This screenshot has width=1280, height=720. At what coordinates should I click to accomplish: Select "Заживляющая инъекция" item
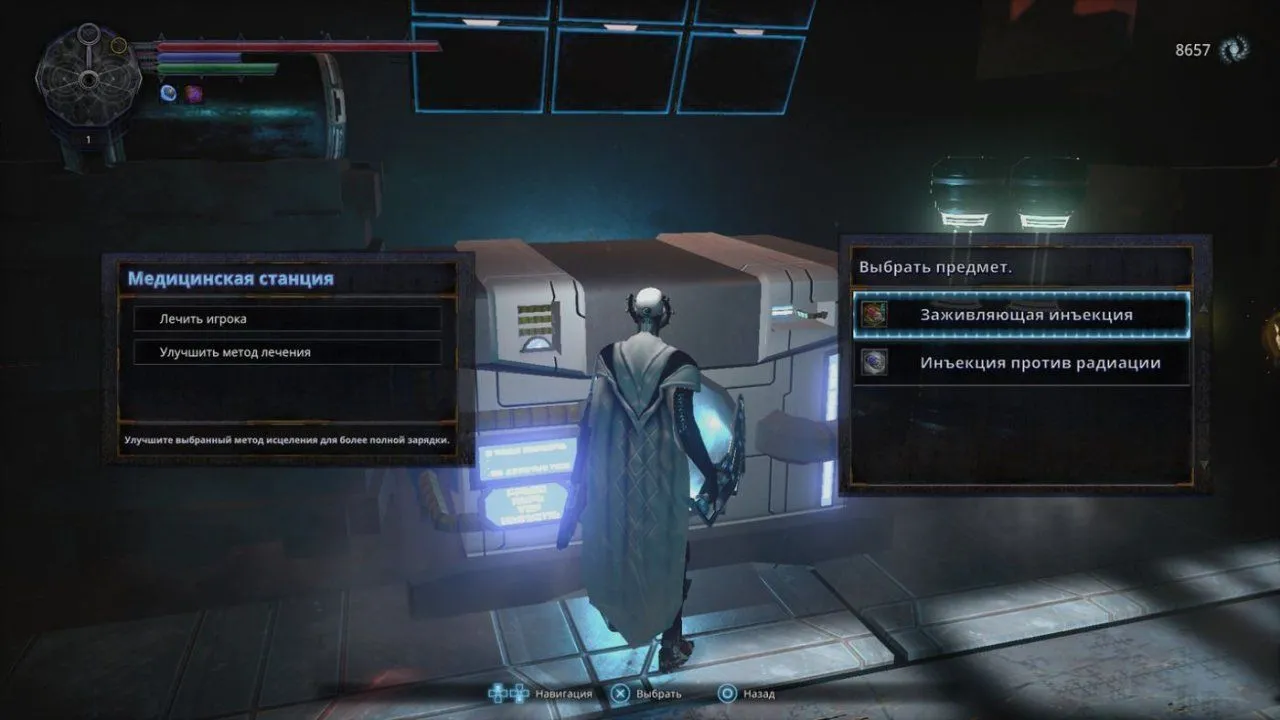pos(1022,315)
